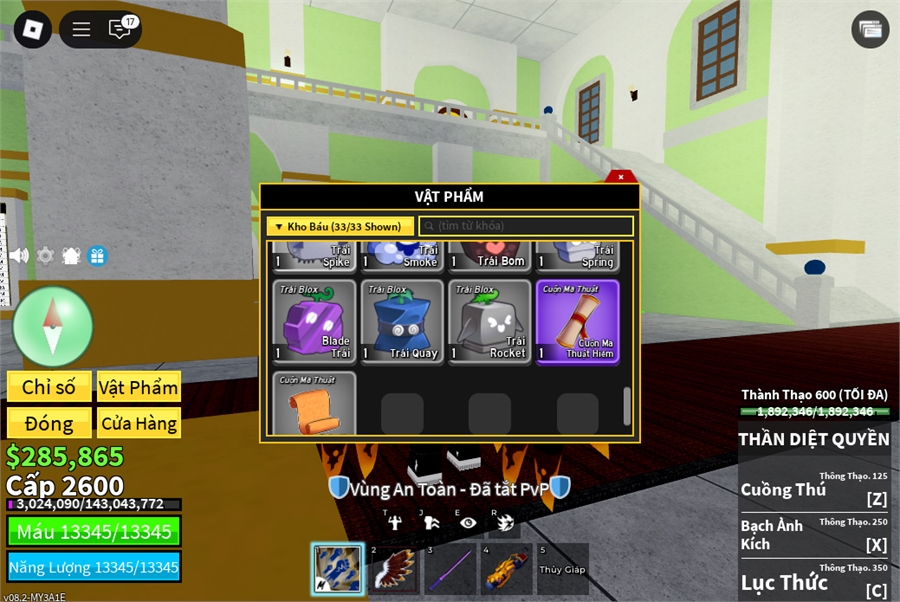Click the compass on the left

click(52, 327)
